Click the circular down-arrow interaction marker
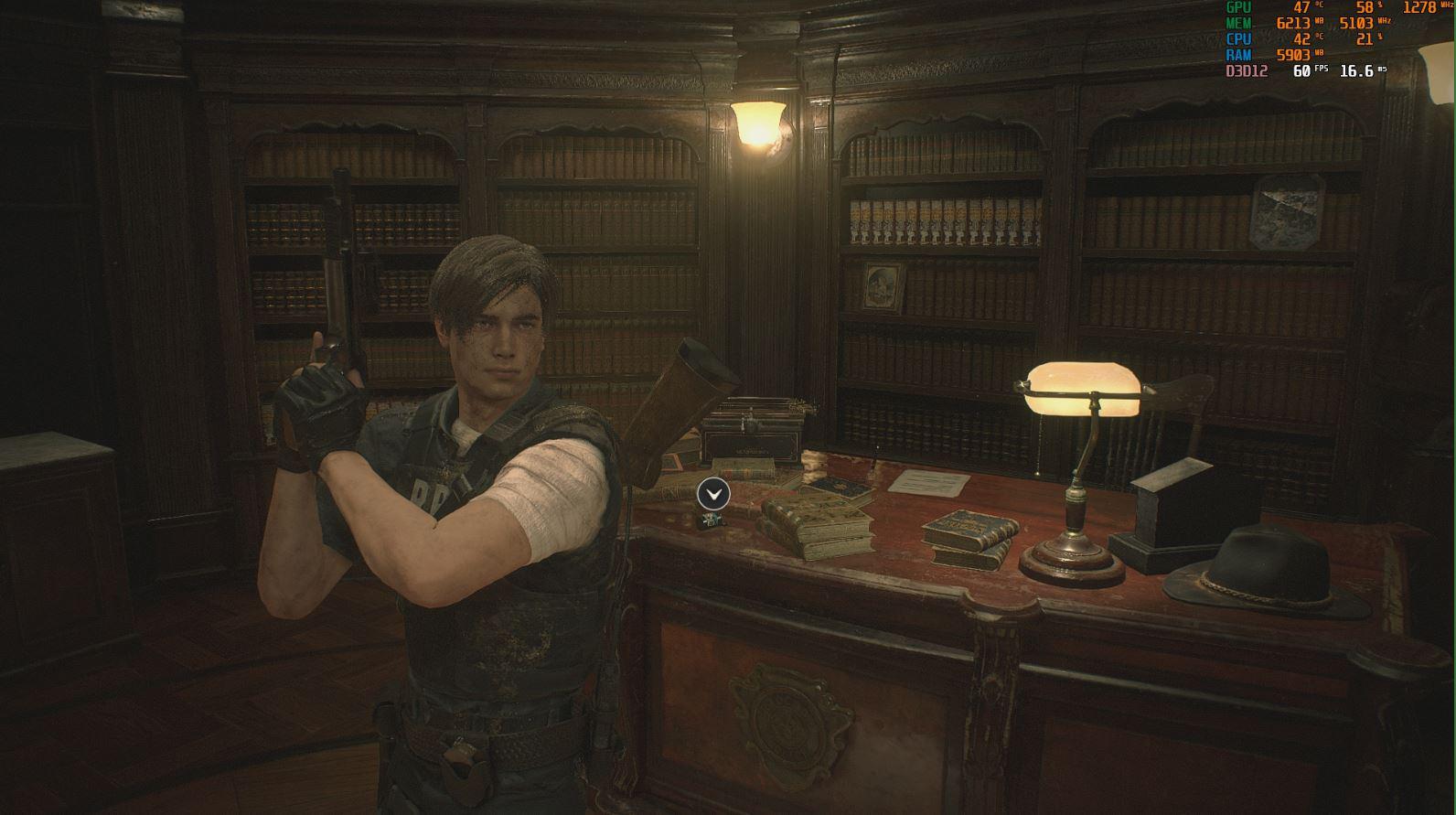Image resolution: width=1456 pixels, height=815 pixels. 713,494
